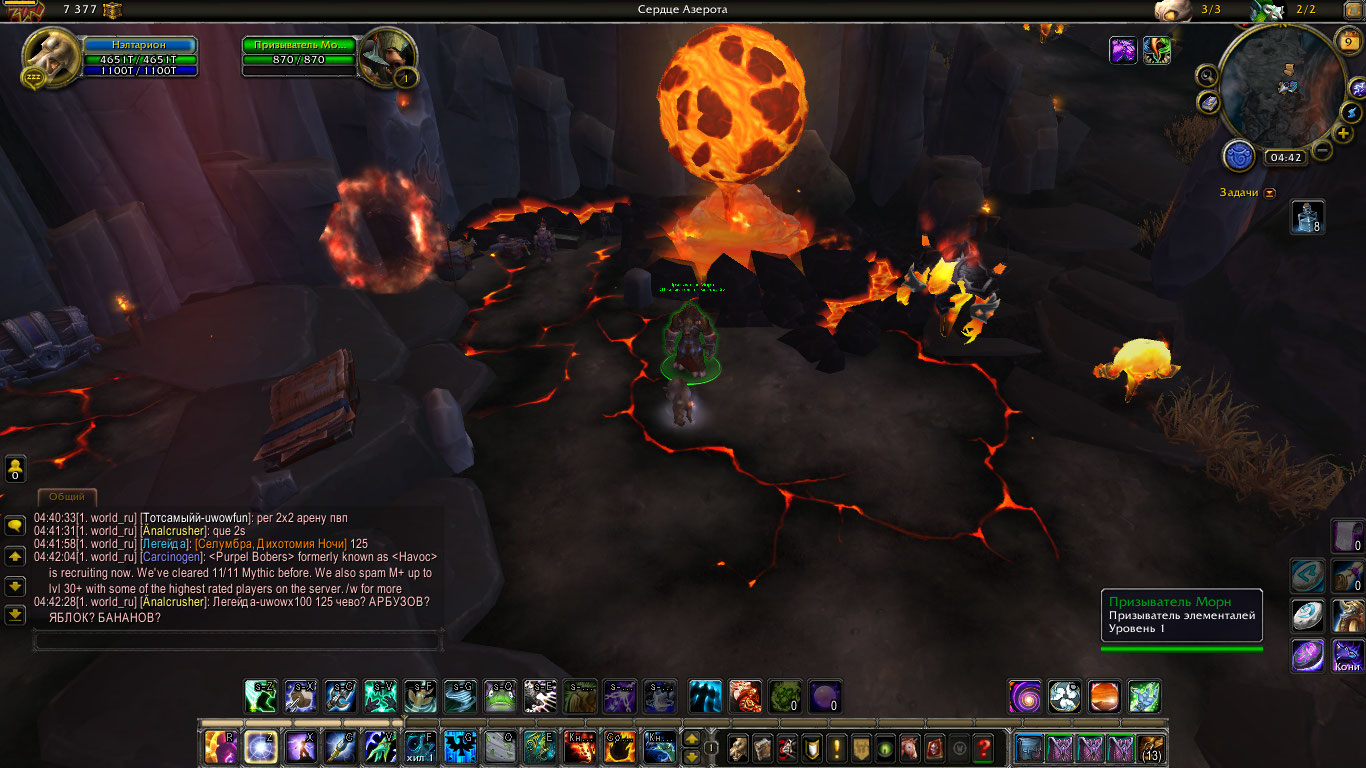Use the quest potion bottle item
The image size is (1366, 768).
click(1307, 216)
